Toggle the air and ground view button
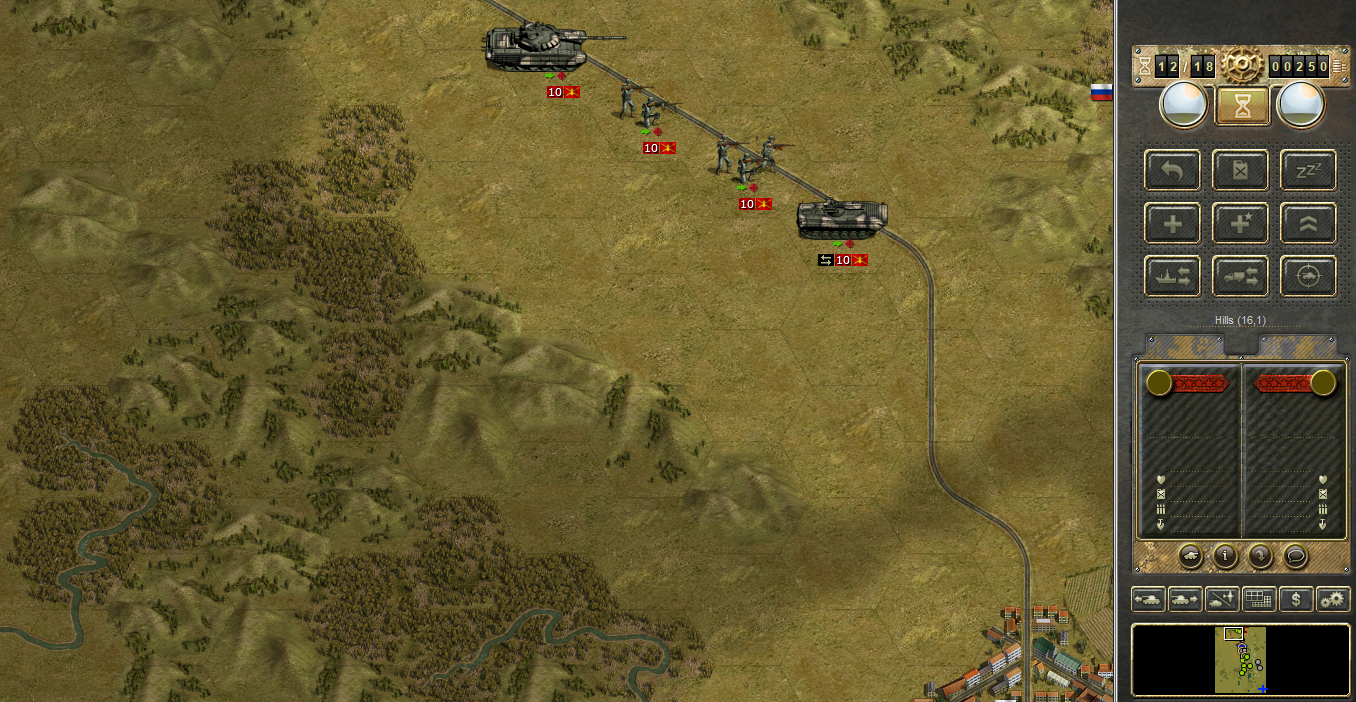The width and height of the screenshot is (1356, 702). pyautogui.click(x=1222, y=599)
